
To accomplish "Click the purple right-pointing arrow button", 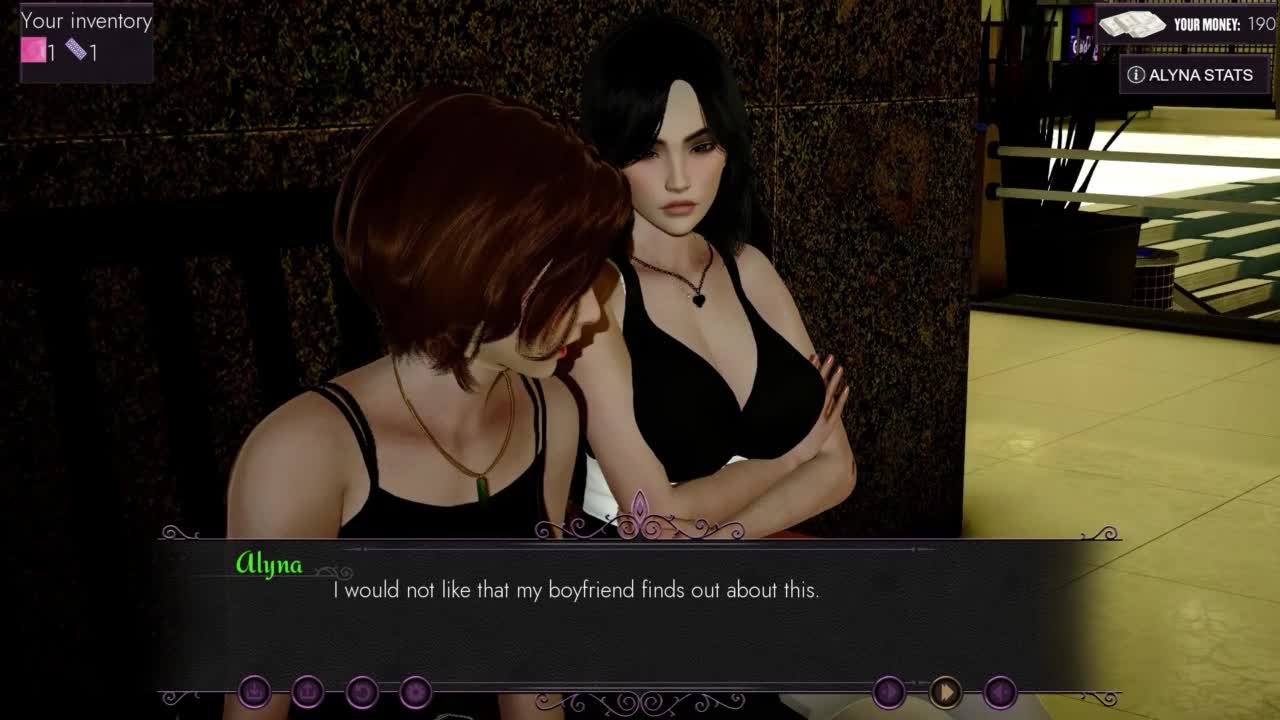I will coord(889,691).
